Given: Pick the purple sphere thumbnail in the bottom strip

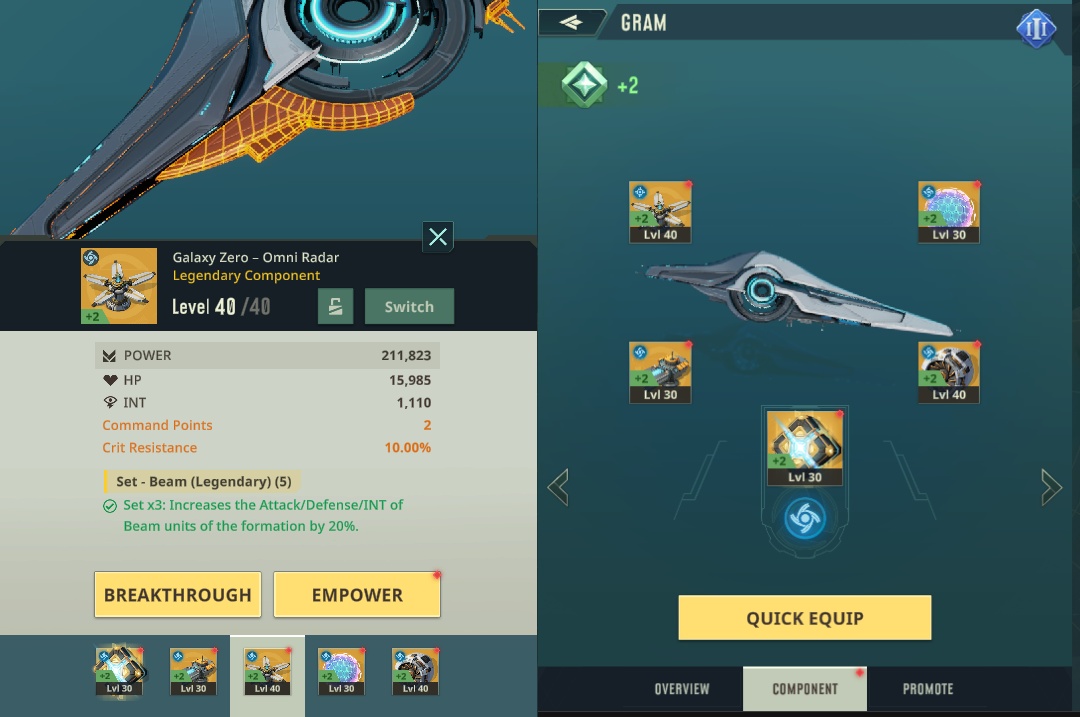Looking at the screenshot, I should [341, 671].
